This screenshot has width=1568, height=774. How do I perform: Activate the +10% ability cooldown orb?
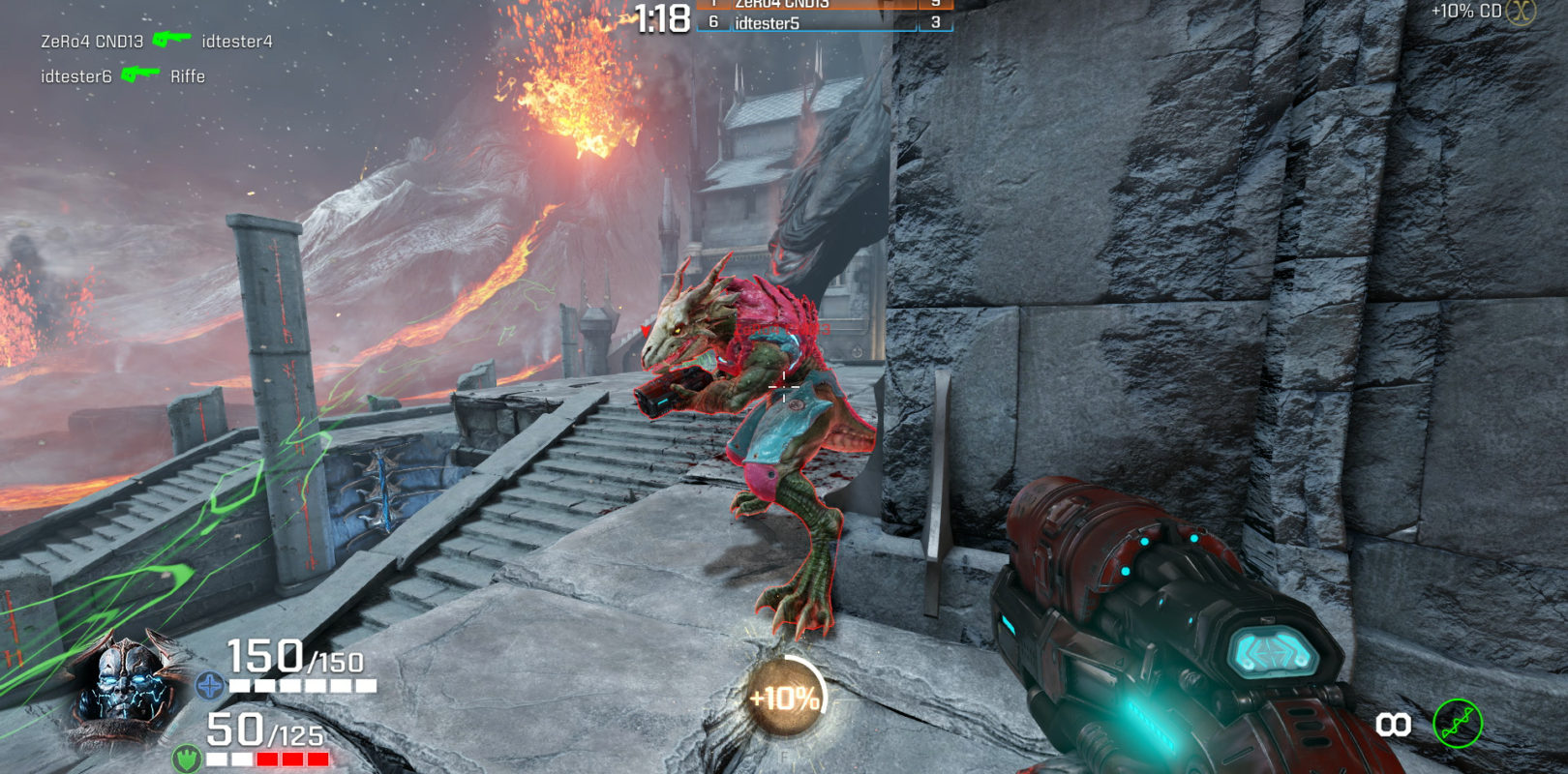(785, 697)
